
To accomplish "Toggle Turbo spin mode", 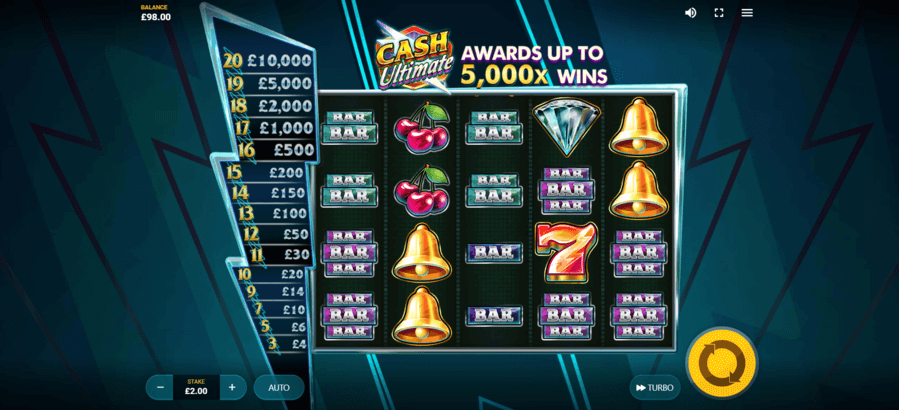I will [x=654, y=388].
